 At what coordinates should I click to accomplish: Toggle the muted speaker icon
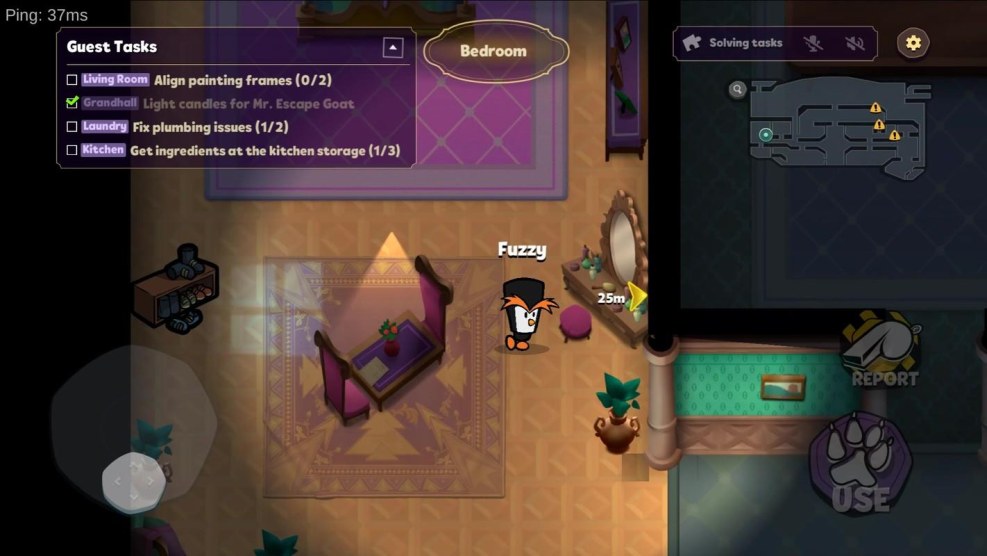854,43
